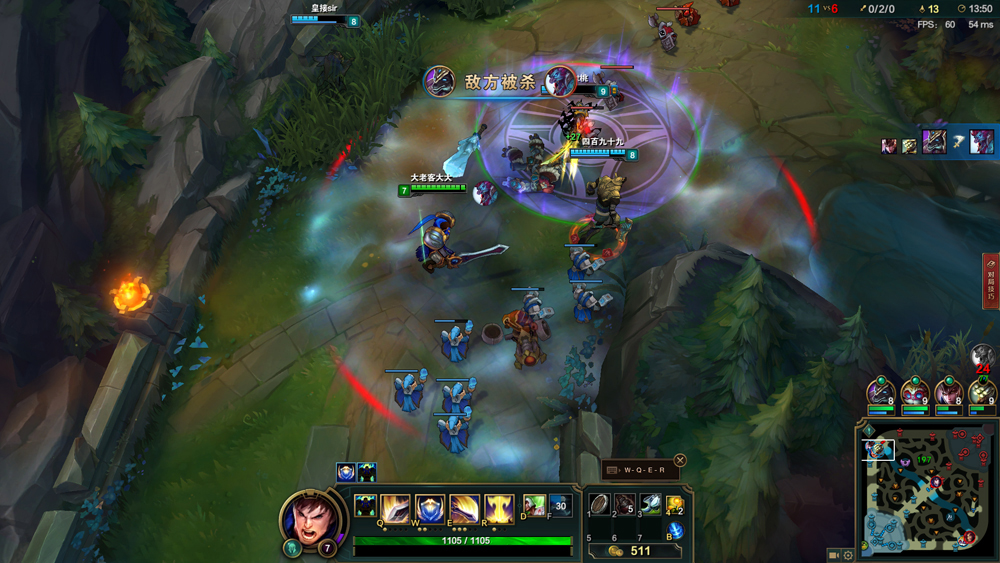Use the item in slot 2
Image resolution: width=1000 pixels, height=563 pixels.
[624, 505]
